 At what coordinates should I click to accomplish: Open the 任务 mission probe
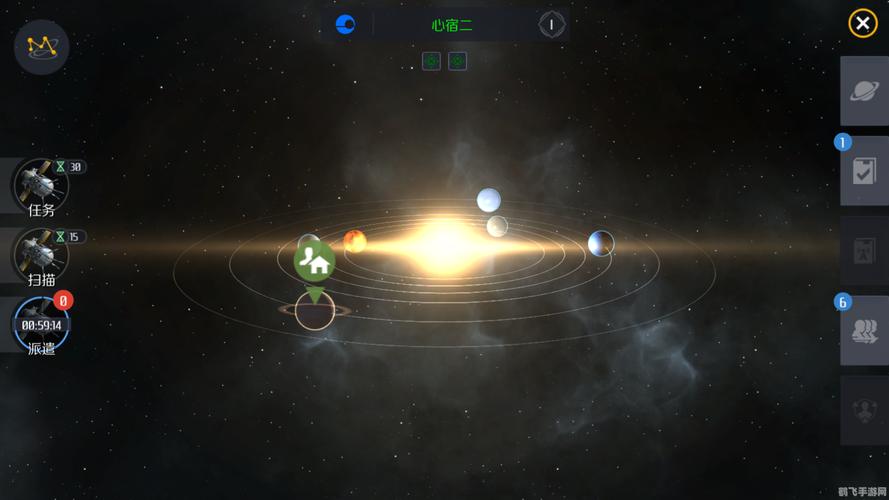pos(41,186)
